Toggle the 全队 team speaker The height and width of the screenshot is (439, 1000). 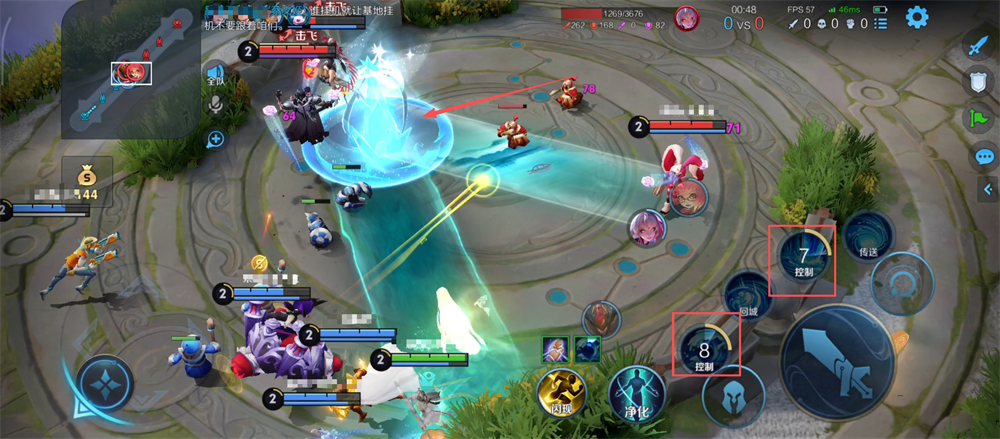click(214, 74)
